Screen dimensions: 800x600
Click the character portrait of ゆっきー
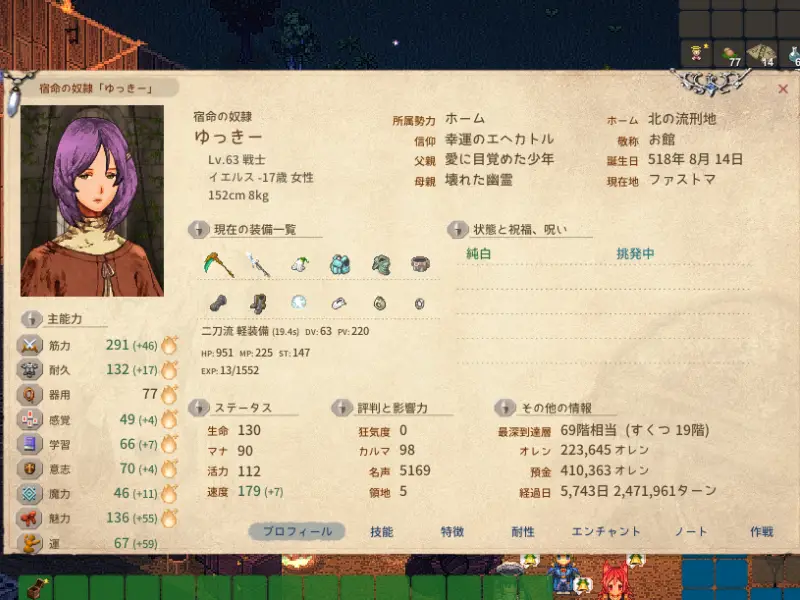point(92,200)
